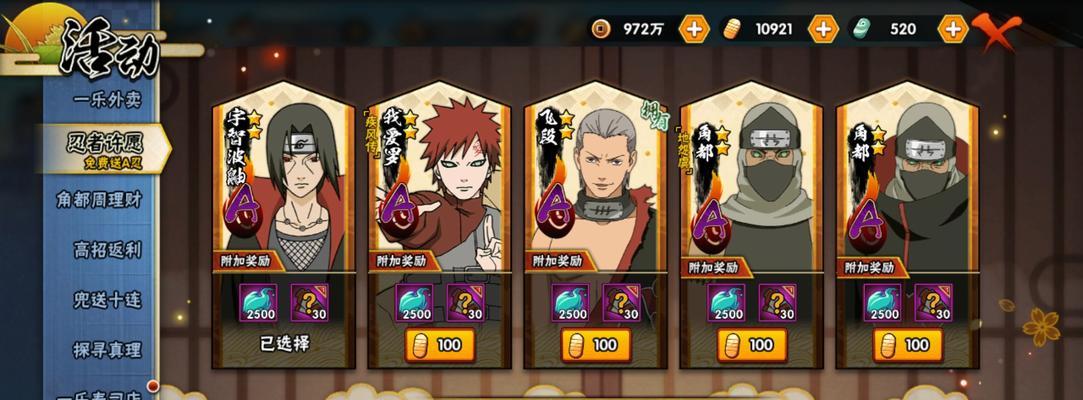Go to the 兜送十连 activity
Image resolution: width=1083 pixels, height=400 pixels.
coord(107,300)
